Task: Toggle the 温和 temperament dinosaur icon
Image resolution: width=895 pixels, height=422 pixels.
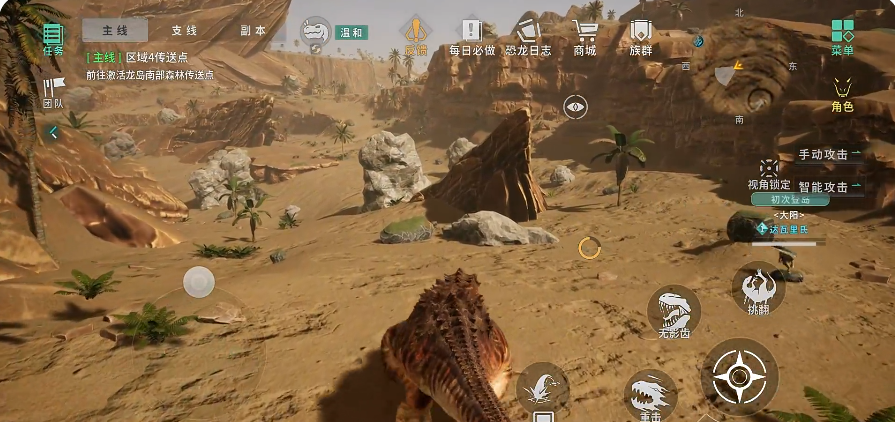Action: click(318, 33)
